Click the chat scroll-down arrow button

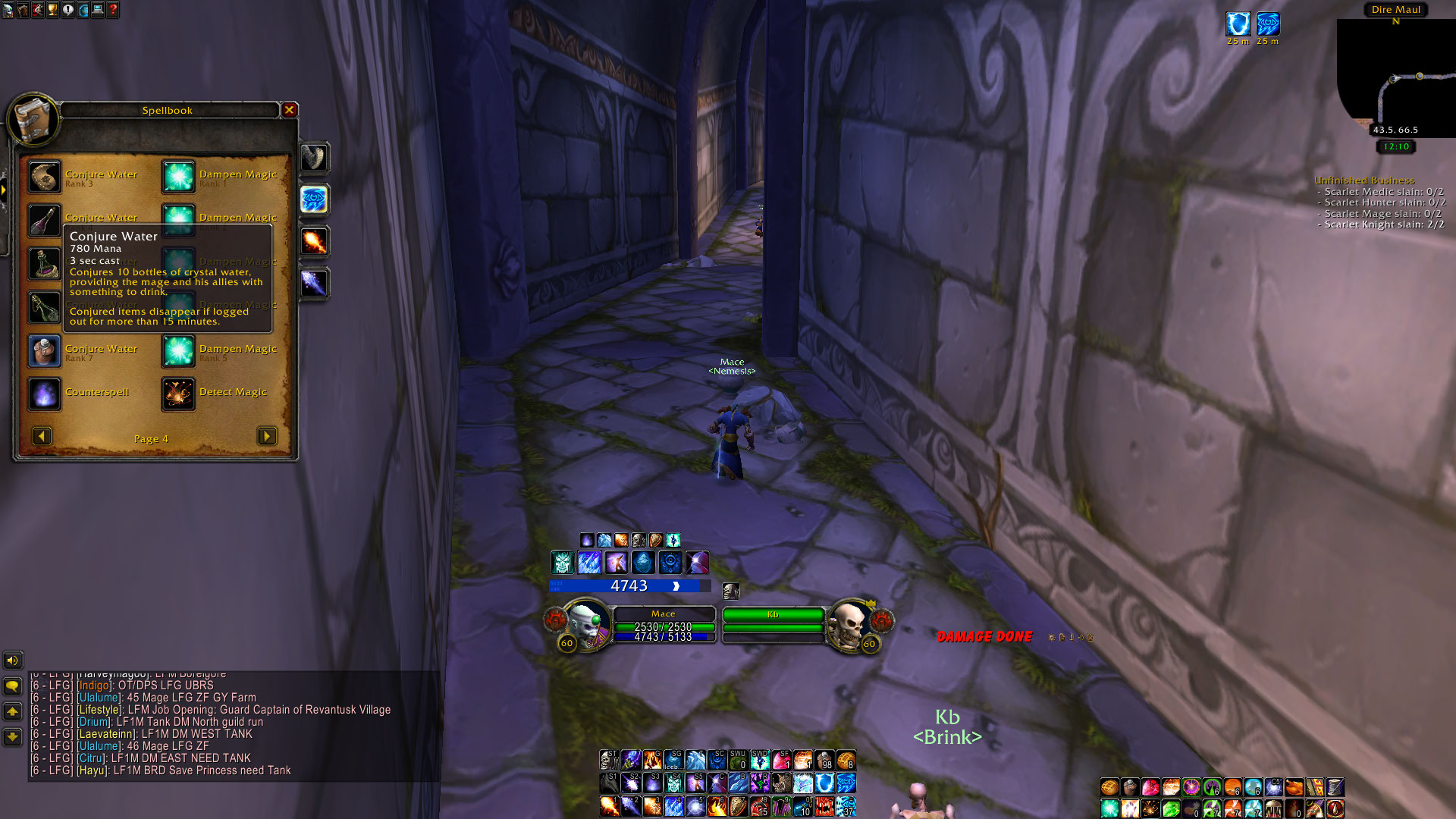[13, 736]
